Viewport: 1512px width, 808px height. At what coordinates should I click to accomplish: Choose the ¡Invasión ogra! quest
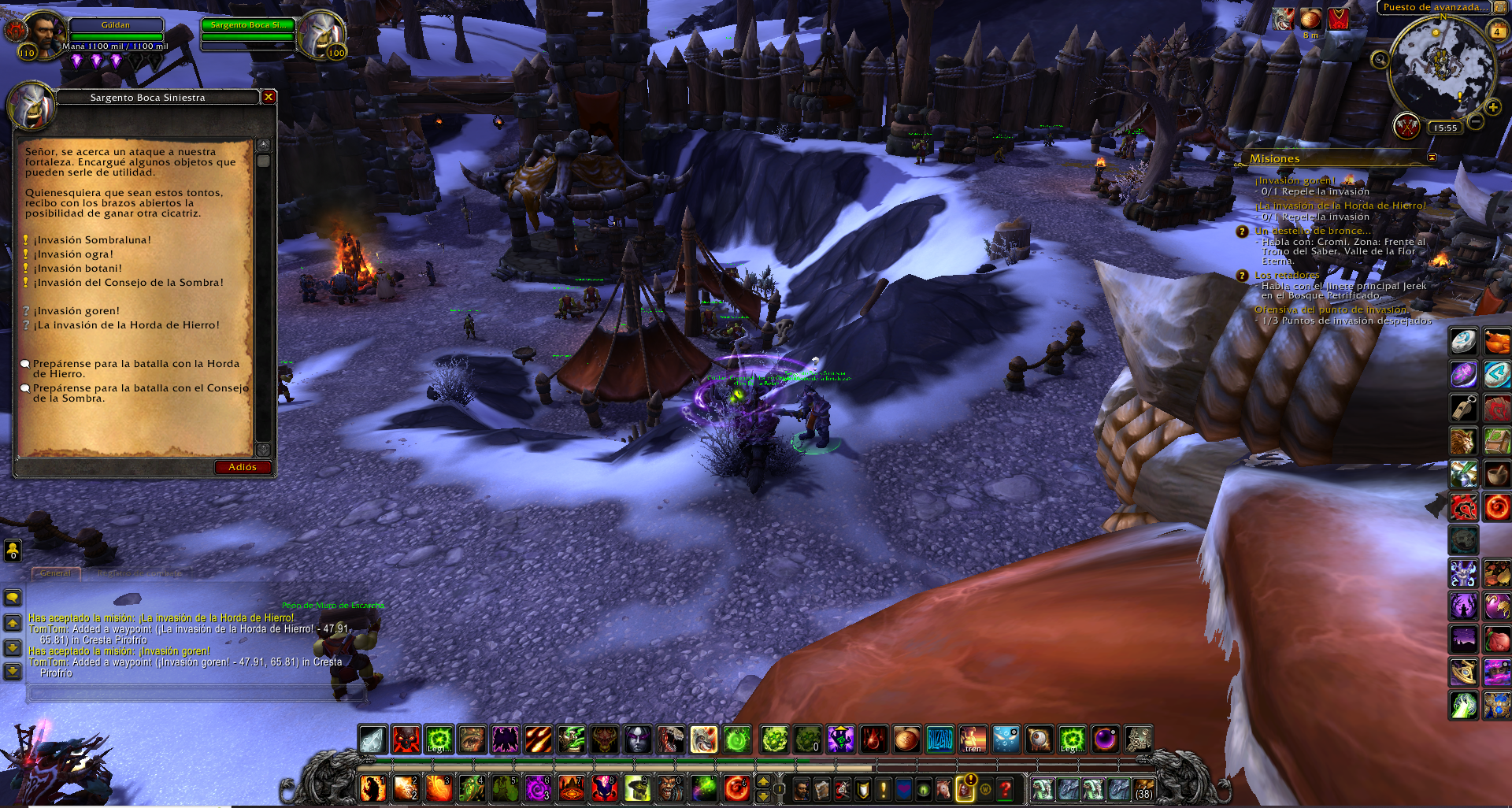pyautogui.click(x=72, y=254)
